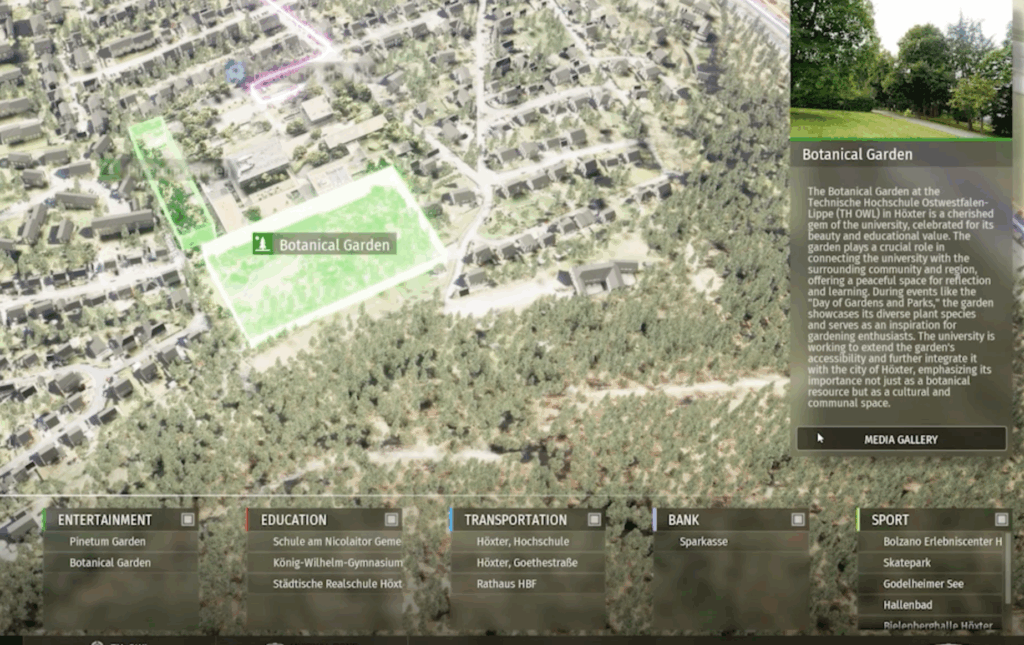
Task: Toggle the Education category checkbox
Action: 392,520
